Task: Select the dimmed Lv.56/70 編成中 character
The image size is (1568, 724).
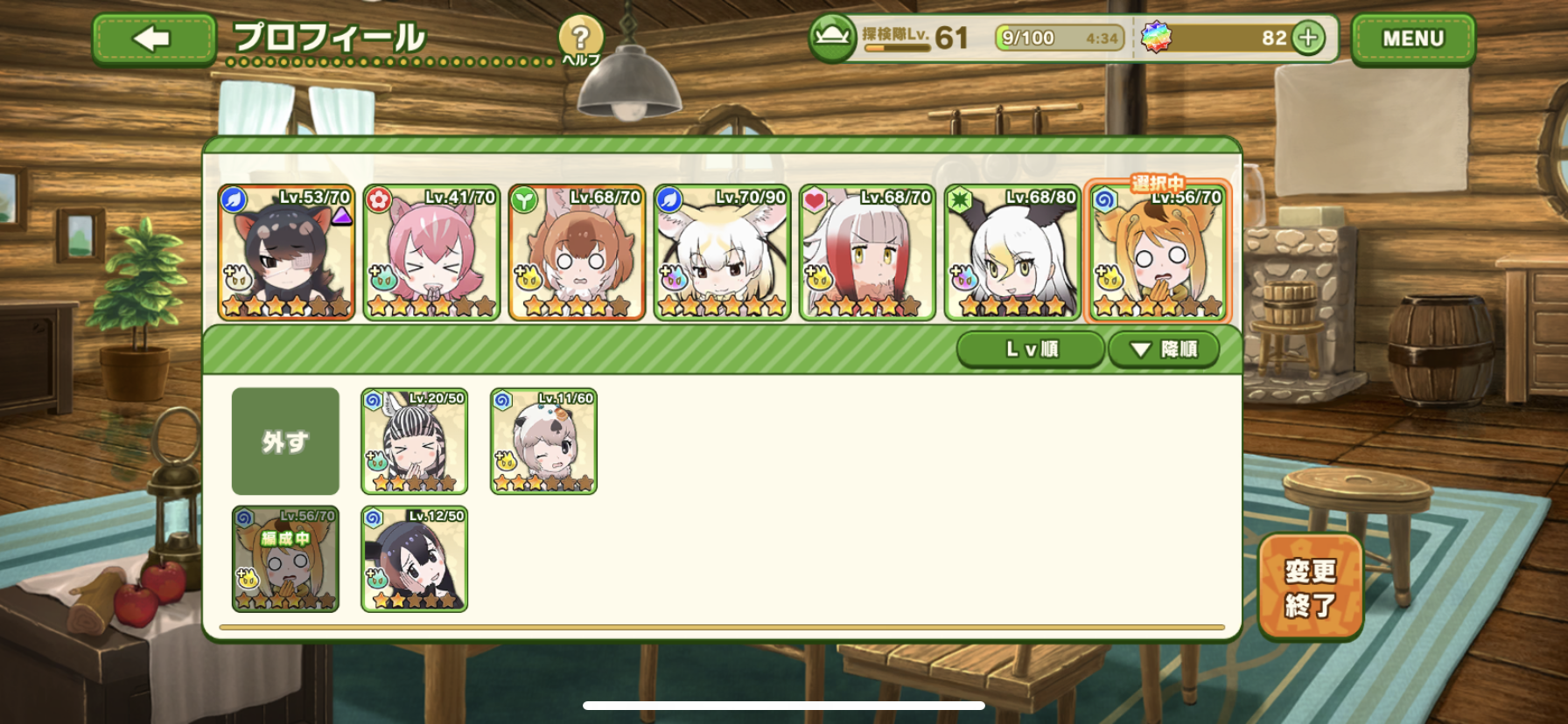Action: pyautogui.click(x=285, y=560)
